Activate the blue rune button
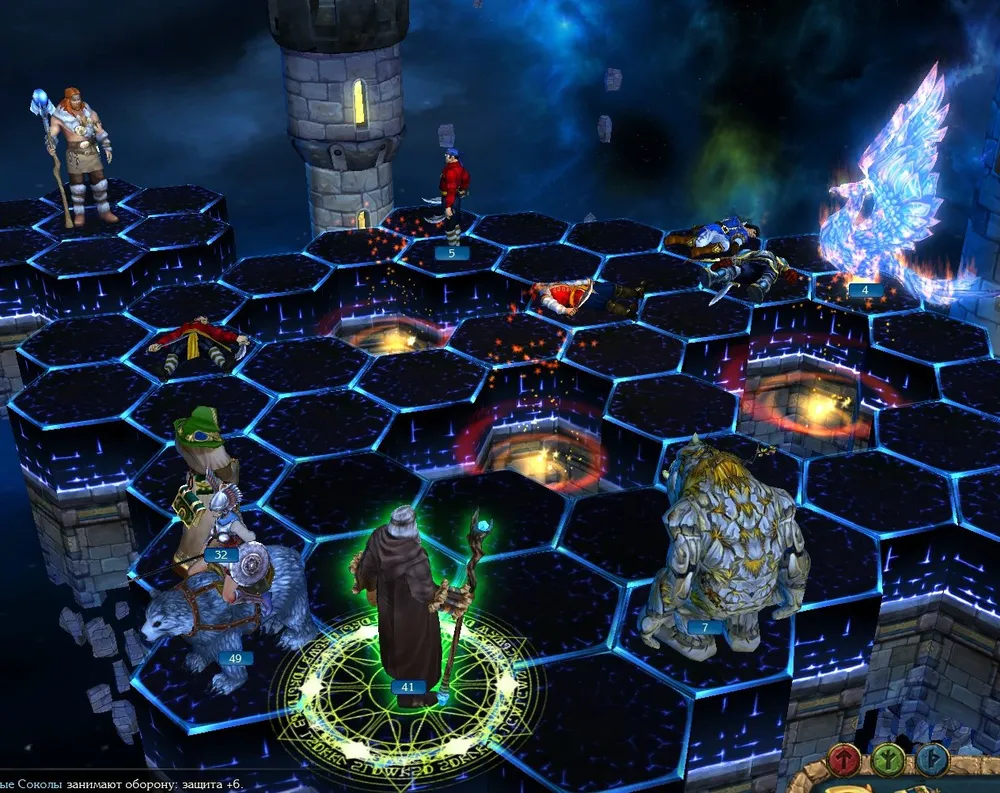1000x793 pixels. pos(933,761)
